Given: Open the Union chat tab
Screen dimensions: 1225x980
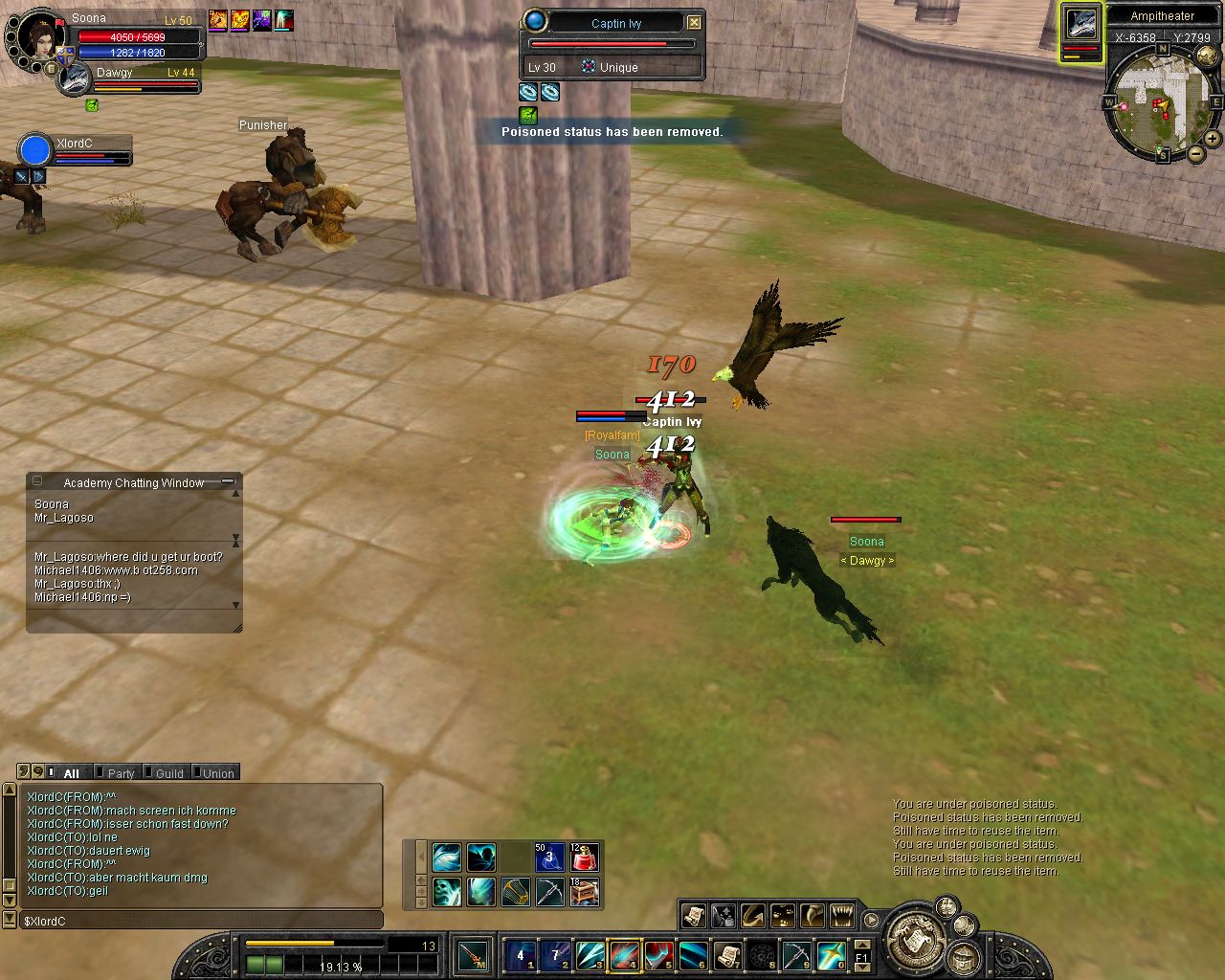Looking at the screenshot, I should point(217,773).
